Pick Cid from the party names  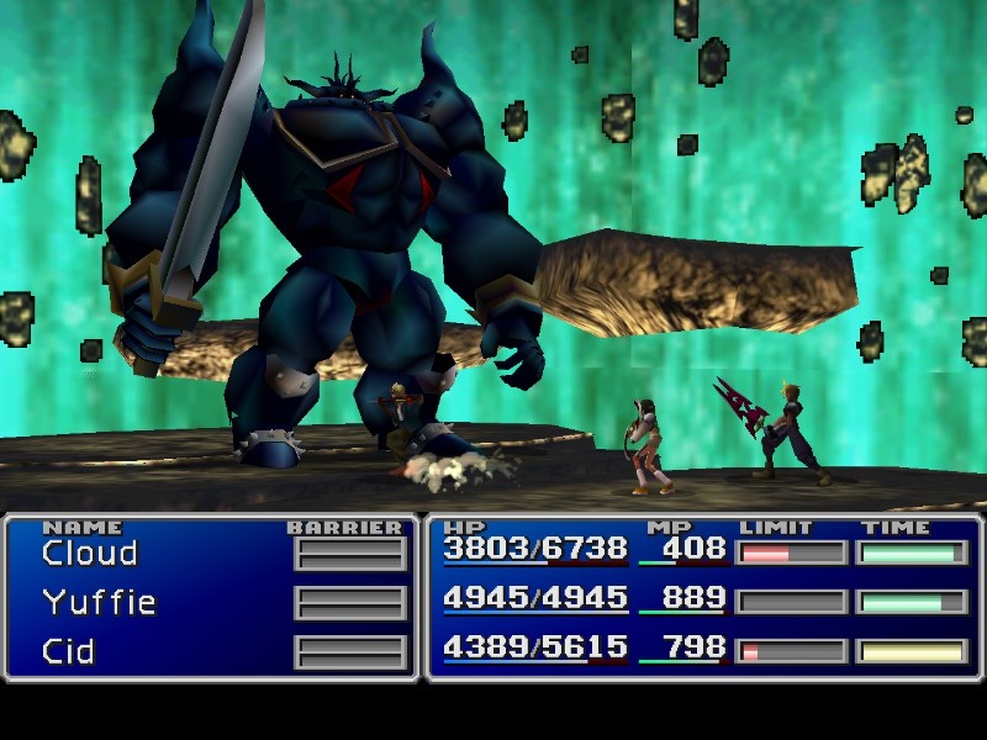68,652
